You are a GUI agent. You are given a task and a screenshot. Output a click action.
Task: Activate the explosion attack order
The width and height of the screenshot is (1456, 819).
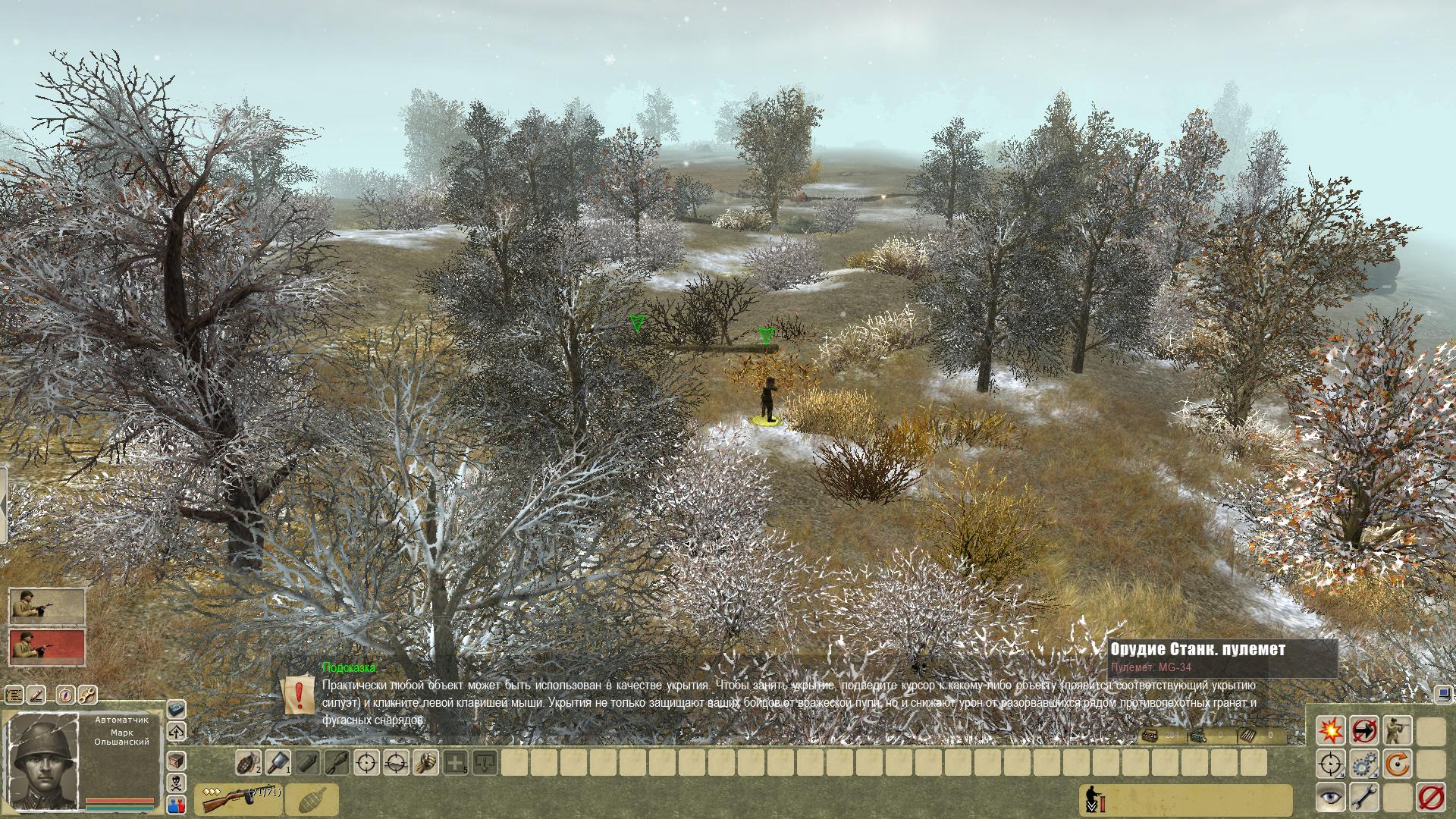(1329, 730)
